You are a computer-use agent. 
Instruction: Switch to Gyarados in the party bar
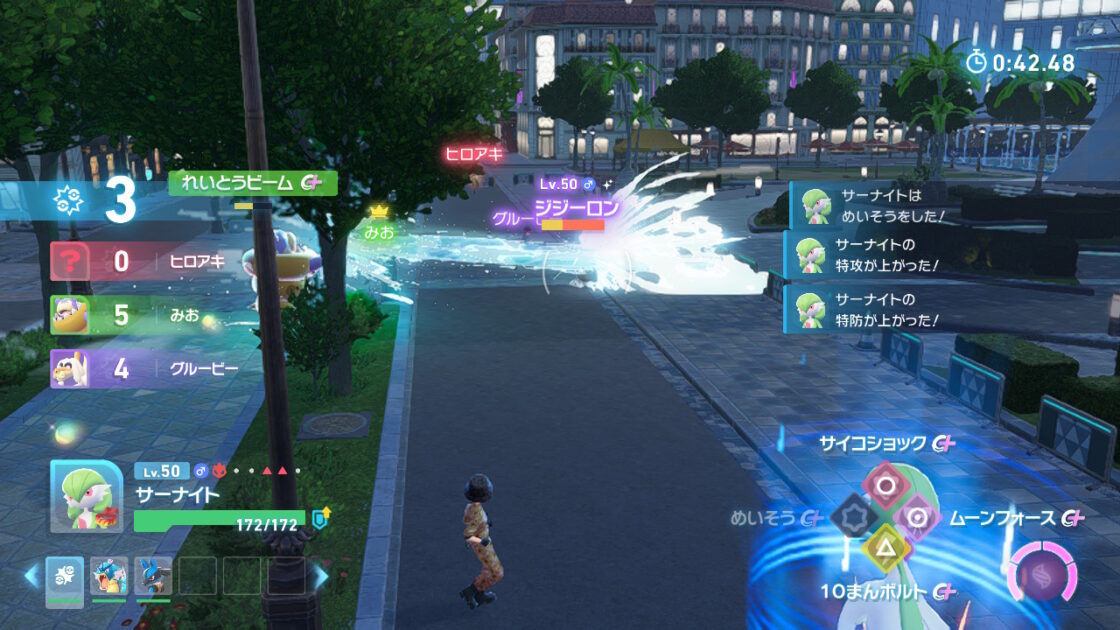point(109,576)
